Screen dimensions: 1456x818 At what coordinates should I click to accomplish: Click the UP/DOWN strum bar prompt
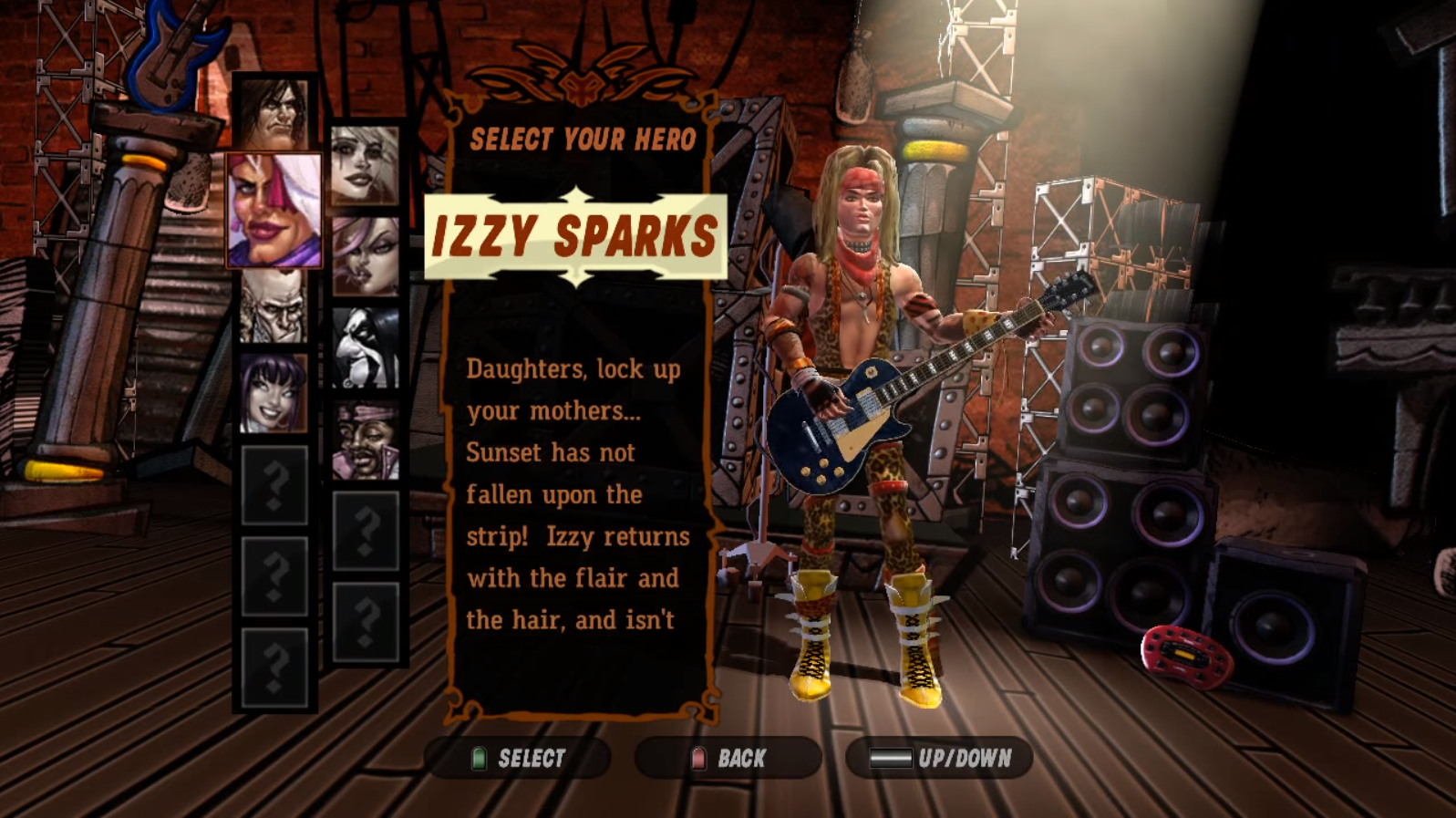pyautogui.click(x=939, y=756)
